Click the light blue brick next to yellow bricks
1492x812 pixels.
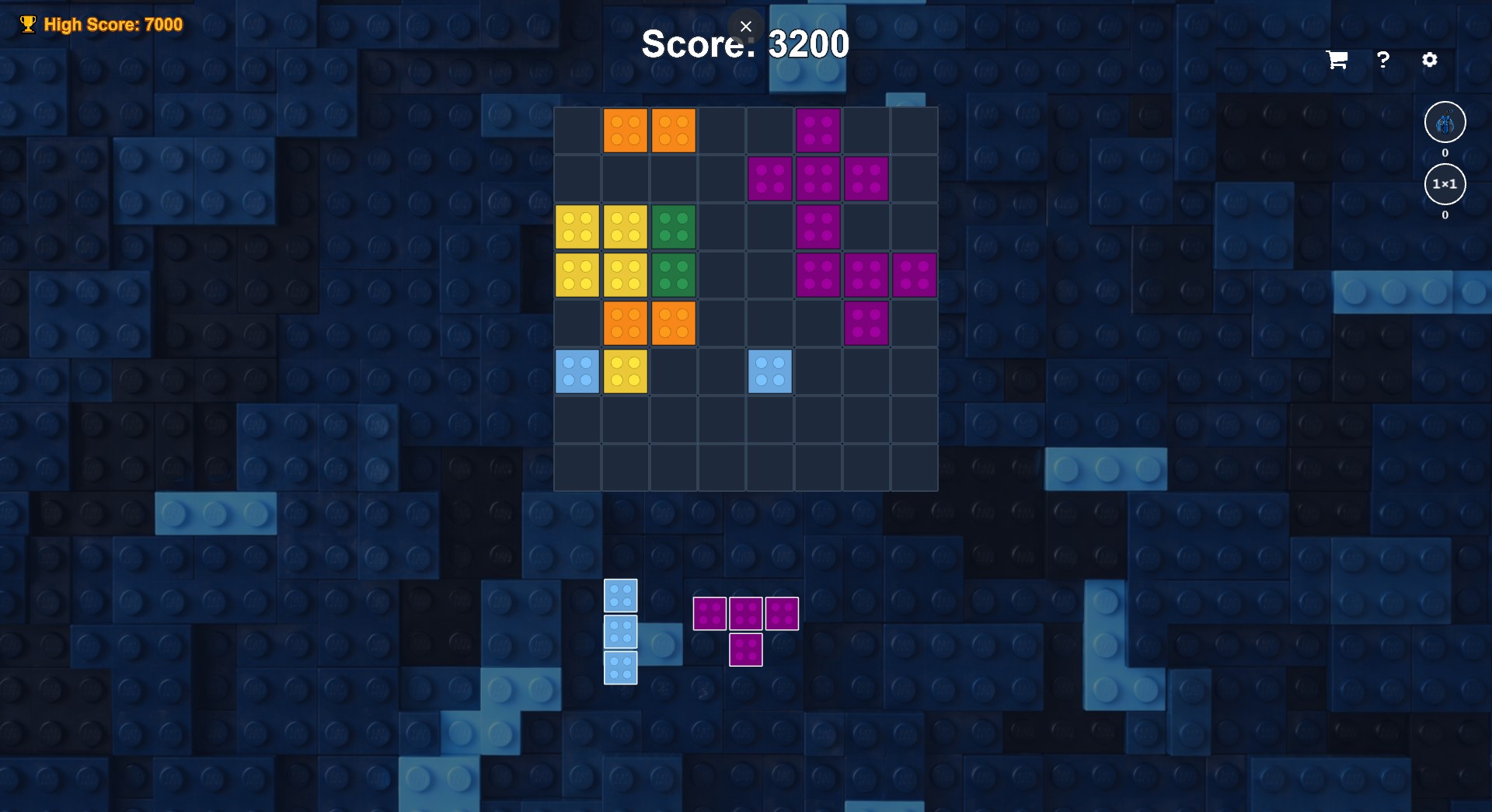point(577,371)
